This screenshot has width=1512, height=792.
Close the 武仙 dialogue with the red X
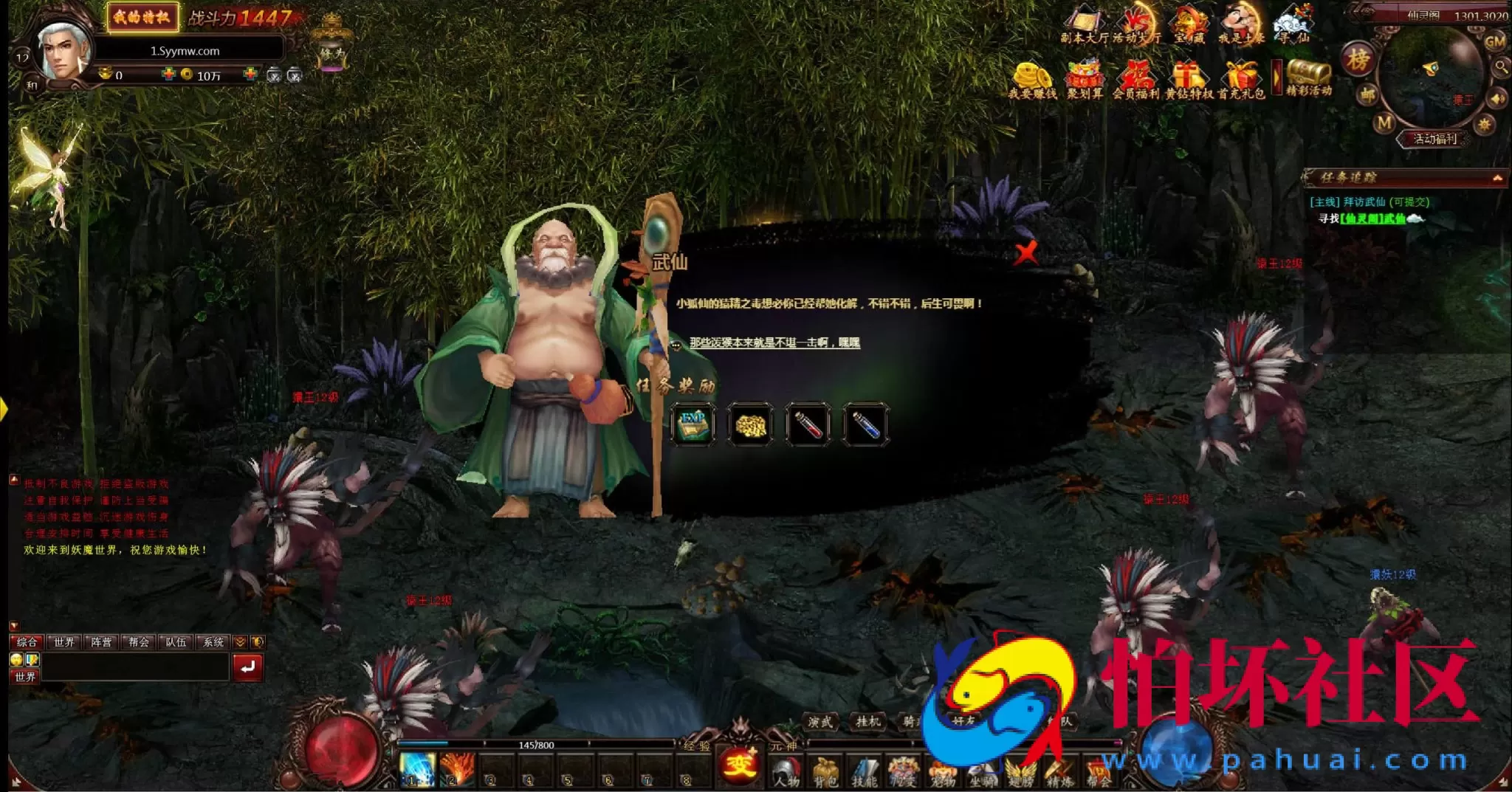pyautogui.click(x=1025, y=253)
